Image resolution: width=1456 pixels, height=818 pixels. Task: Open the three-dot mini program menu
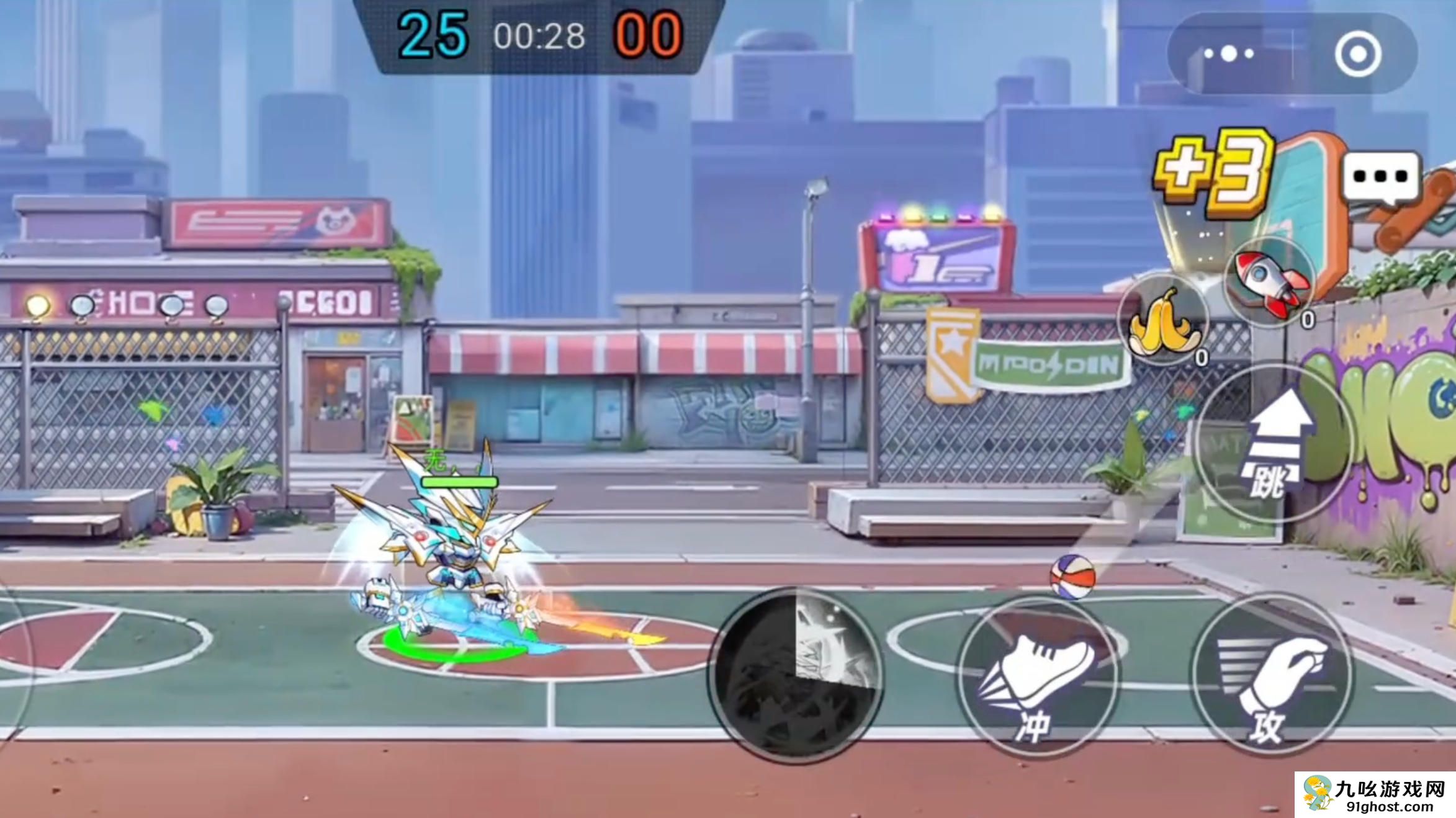pyautogui.click(x=1229, y=55)
